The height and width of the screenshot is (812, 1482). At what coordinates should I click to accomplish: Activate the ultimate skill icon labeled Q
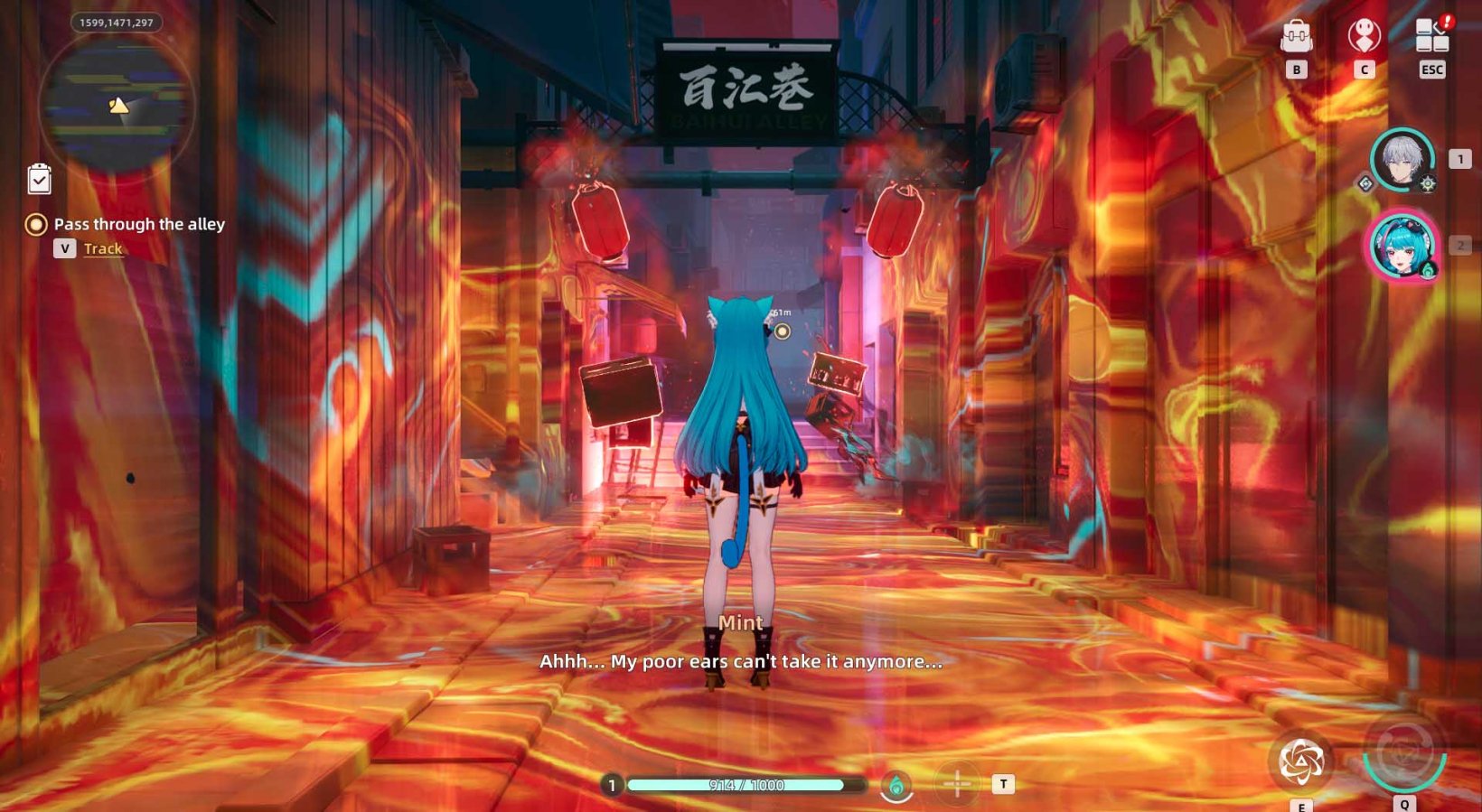point(1402,763)
